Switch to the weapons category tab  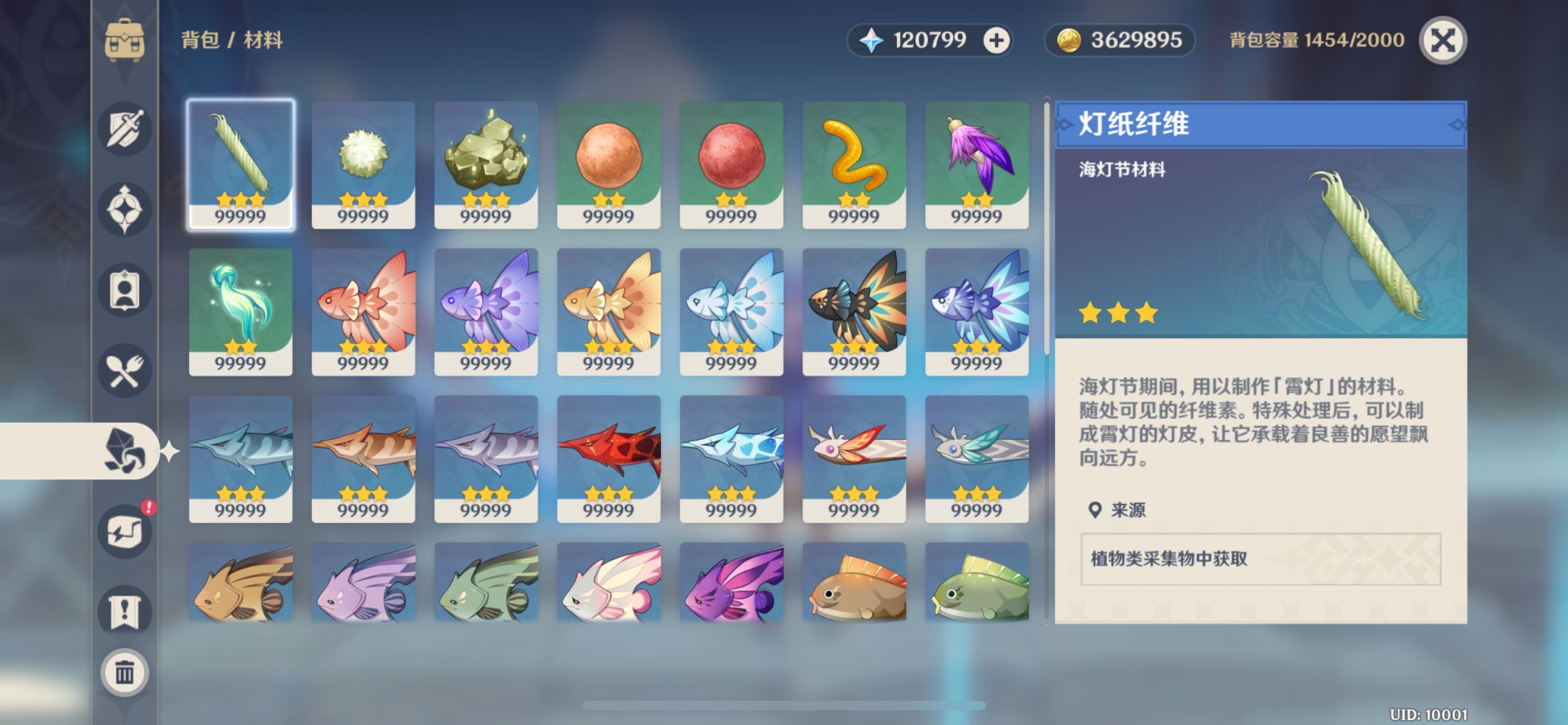click(124, 129)
